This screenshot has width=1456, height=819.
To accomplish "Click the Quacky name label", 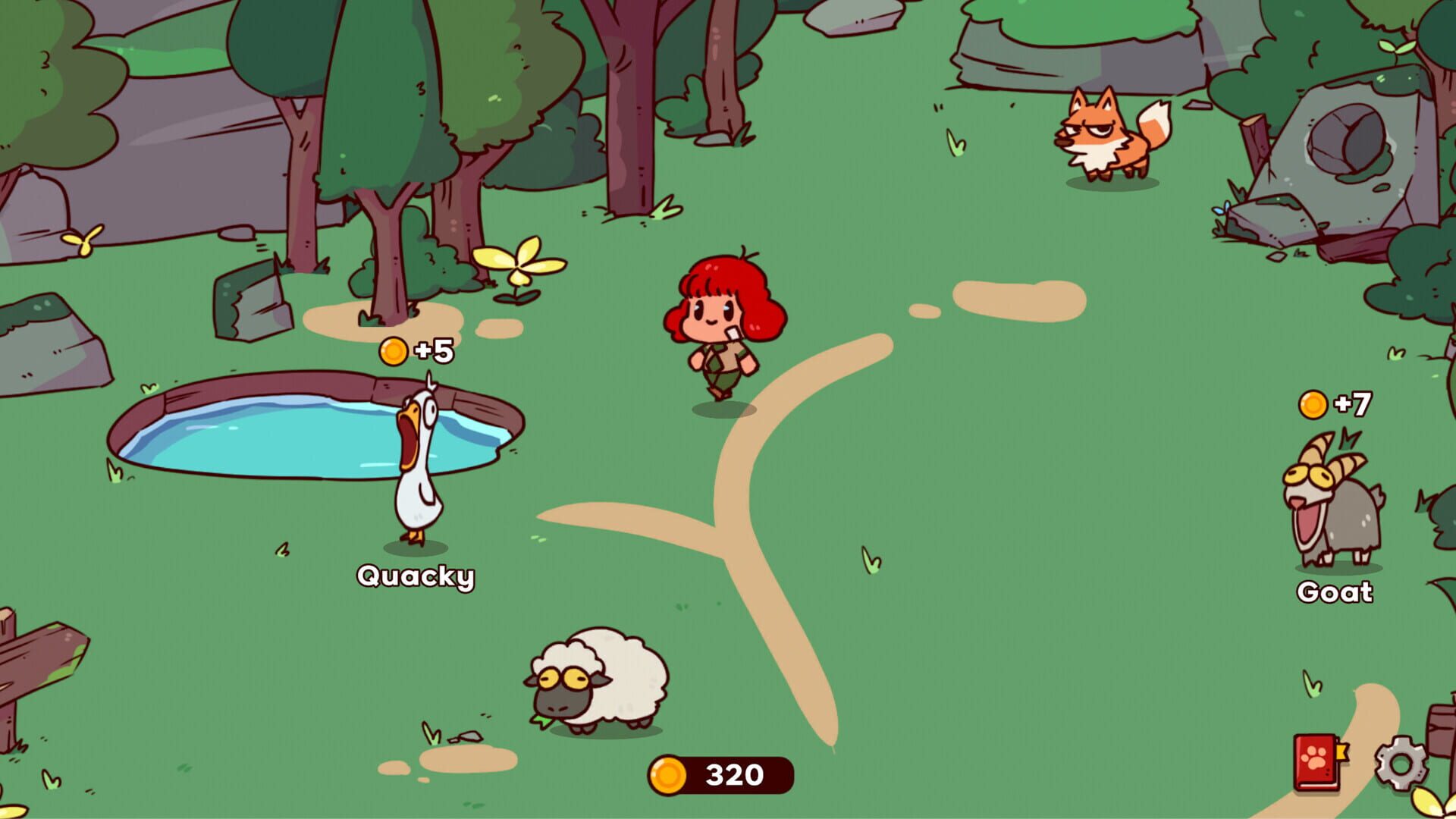I will coord(416,578).
